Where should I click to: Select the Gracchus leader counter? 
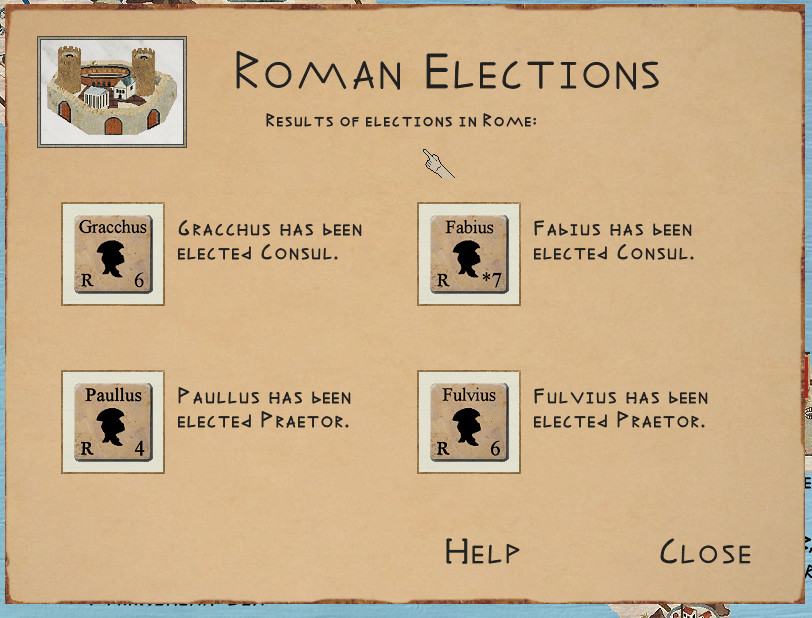tap(113, 254)
